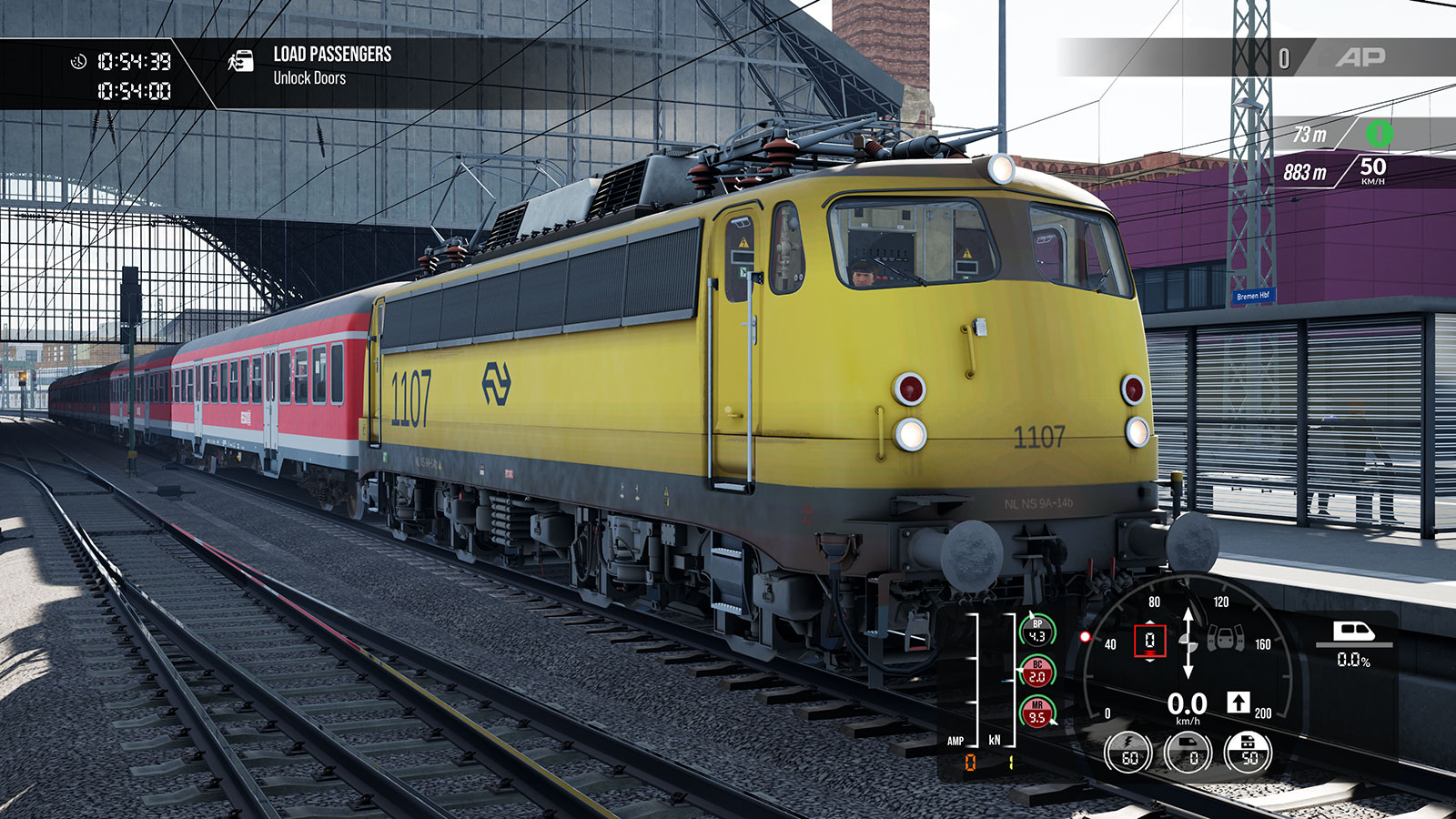1456x819 pixels.
Task: Click the MR main reservoir pressure gauge
Action: 1037,712
